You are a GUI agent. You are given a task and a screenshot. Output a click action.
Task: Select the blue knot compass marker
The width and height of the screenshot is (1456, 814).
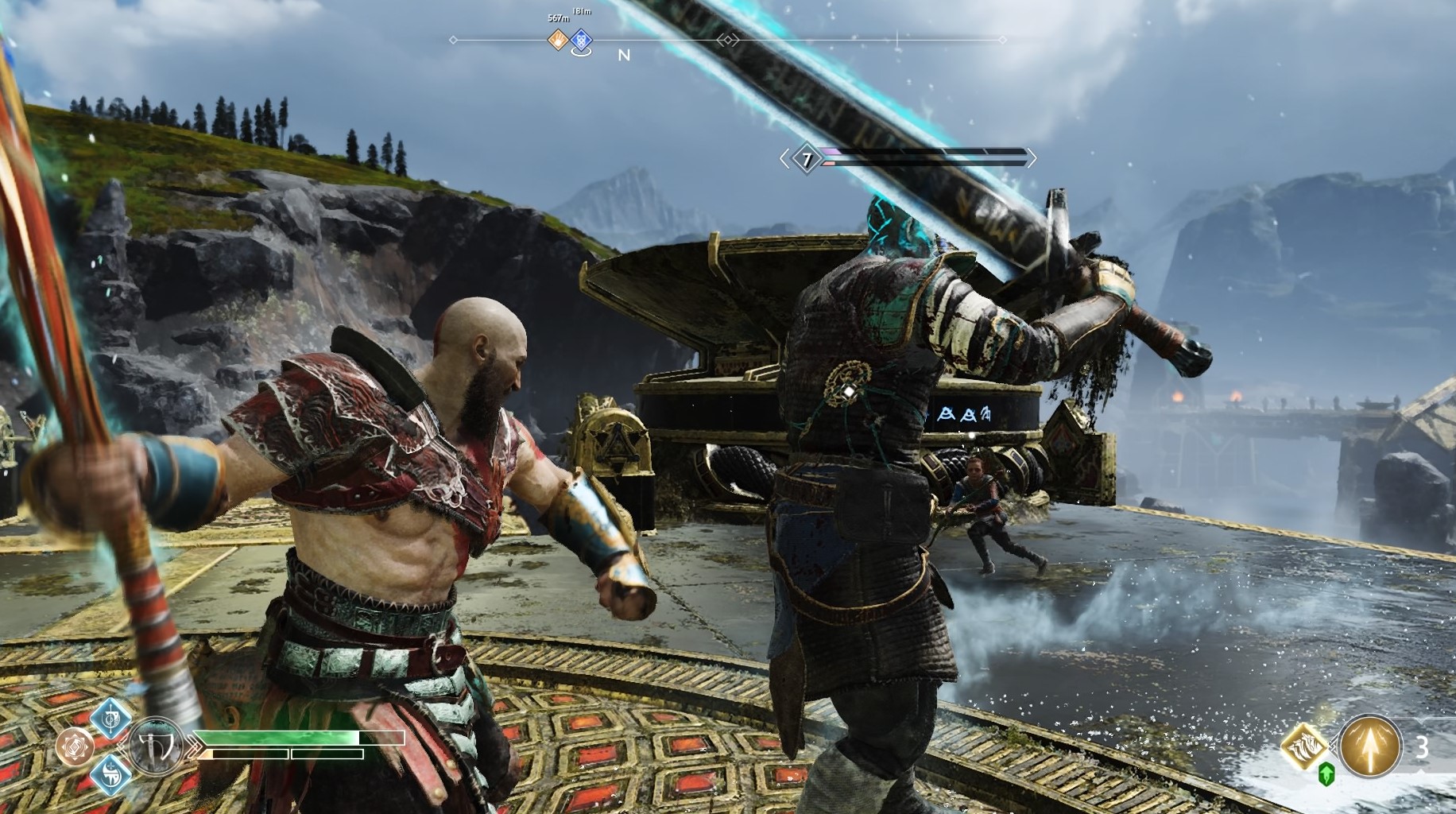(582, 40)
